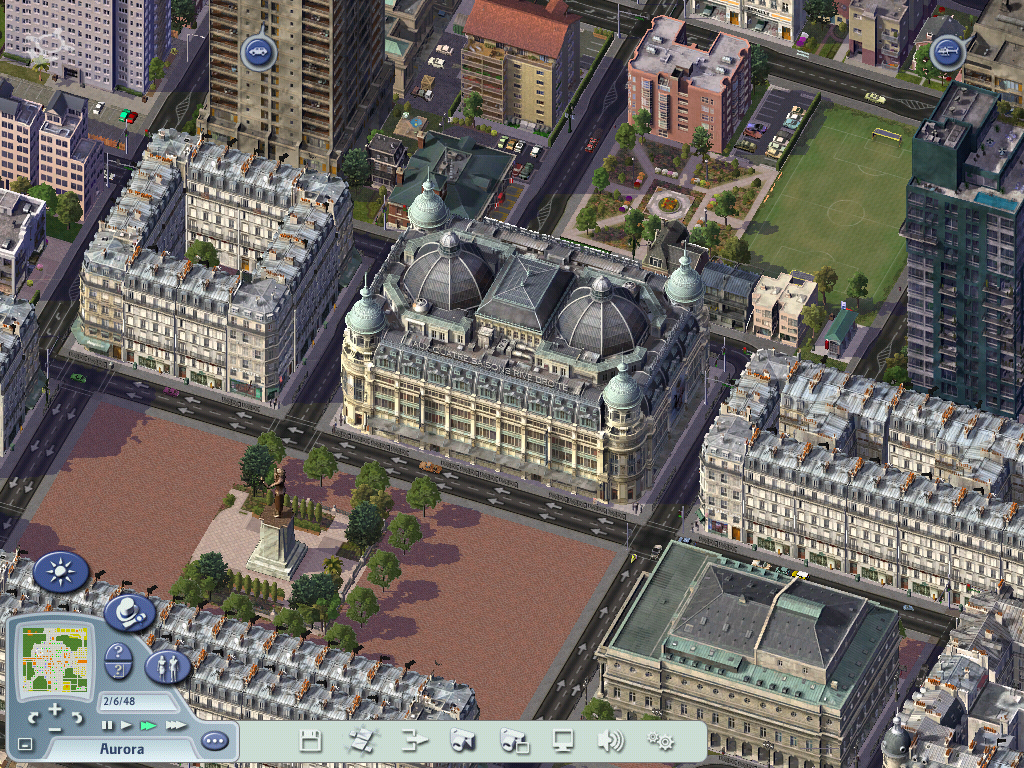This screenshot has width=1024, height=768.
Task: Set simulation to double-arrow fast speed
Action: click(148, 724)
